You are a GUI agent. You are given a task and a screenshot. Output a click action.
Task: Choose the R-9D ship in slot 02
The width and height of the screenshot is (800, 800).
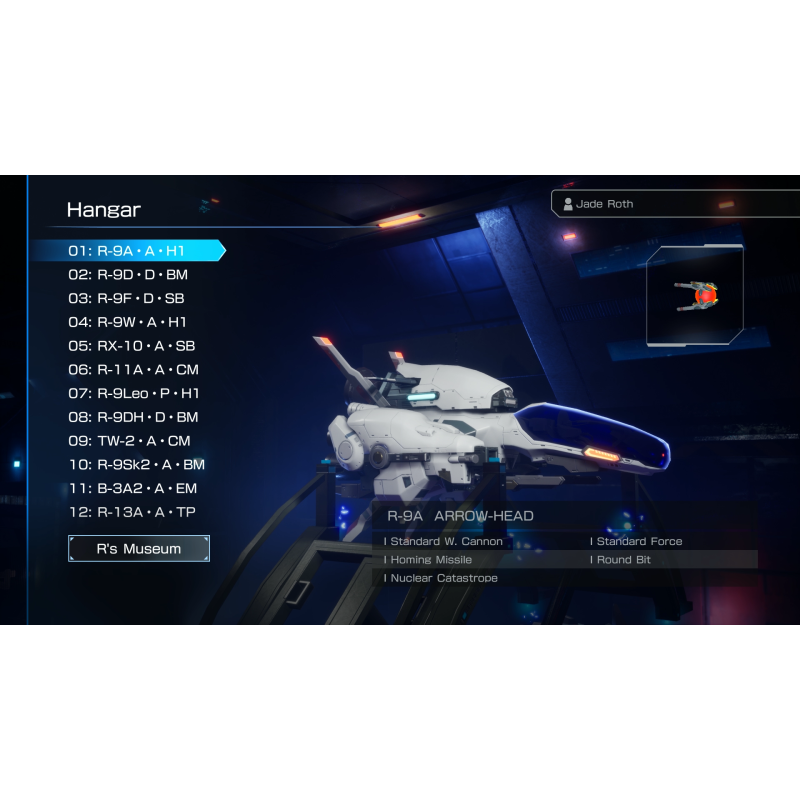click(128, 275)
